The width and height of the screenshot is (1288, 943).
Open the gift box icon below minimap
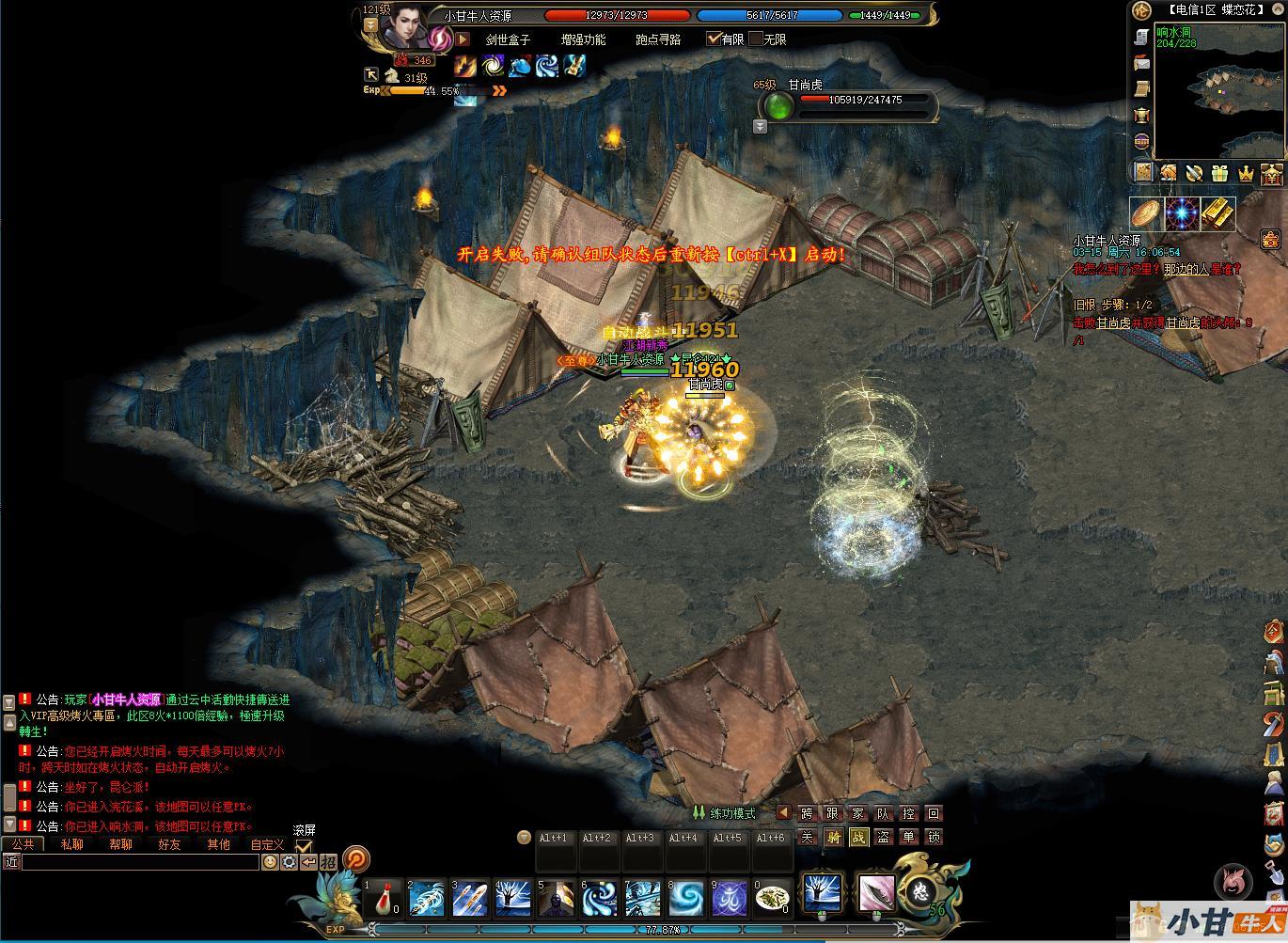(1219, 173)
